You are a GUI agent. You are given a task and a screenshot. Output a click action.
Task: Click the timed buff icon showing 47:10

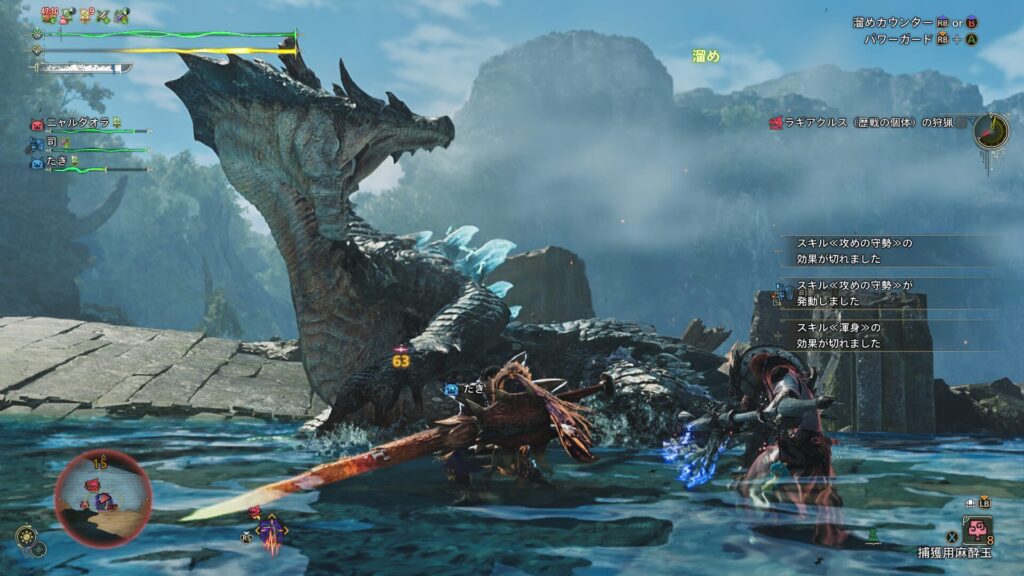pyautogui.click(x=48, y=15)
